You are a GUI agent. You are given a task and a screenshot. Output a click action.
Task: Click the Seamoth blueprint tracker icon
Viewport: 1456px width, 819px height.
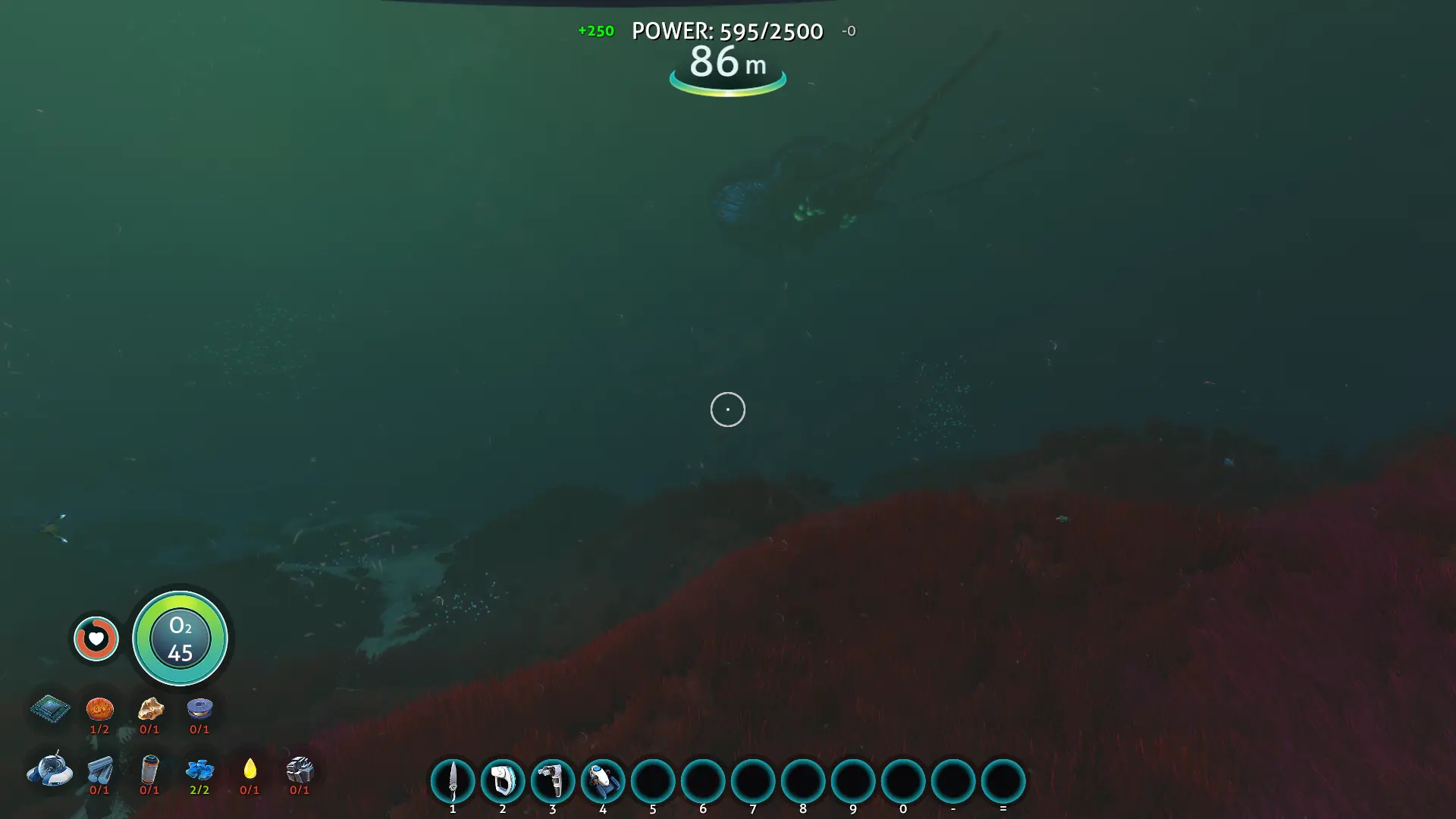coord(49,770)
